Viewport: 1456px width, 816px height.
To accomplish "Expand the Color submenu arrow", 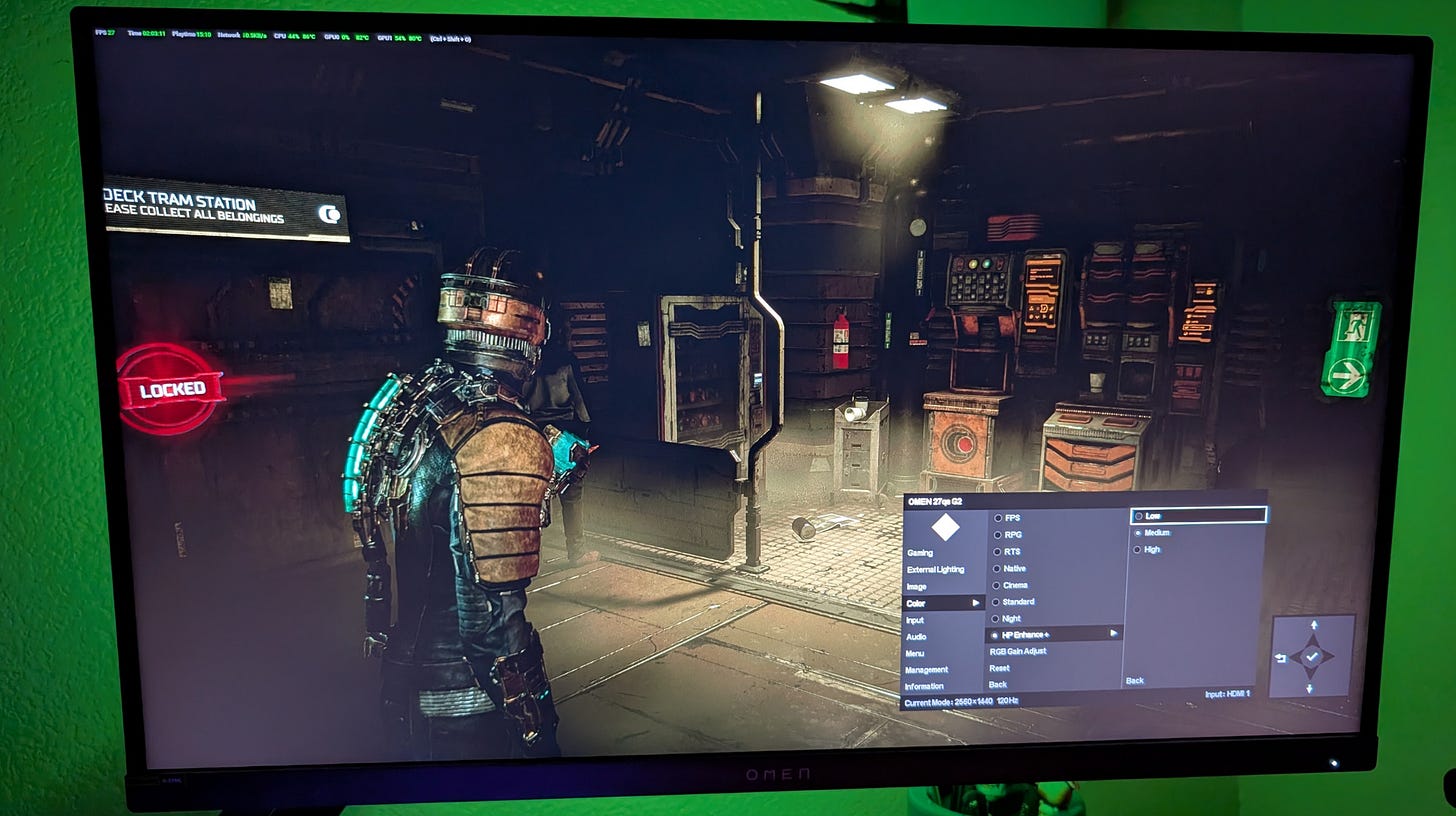I will 977,603.
